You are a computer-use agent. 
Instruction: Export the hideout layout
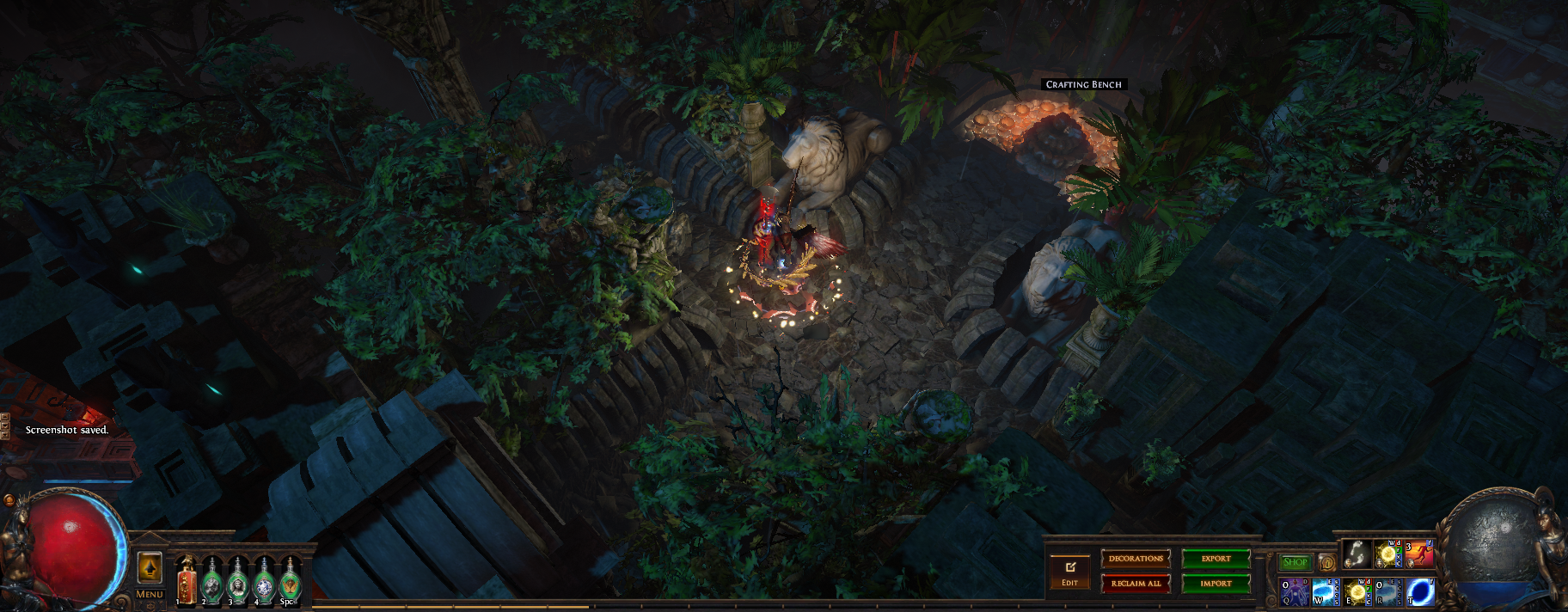tap(1216, 559)
